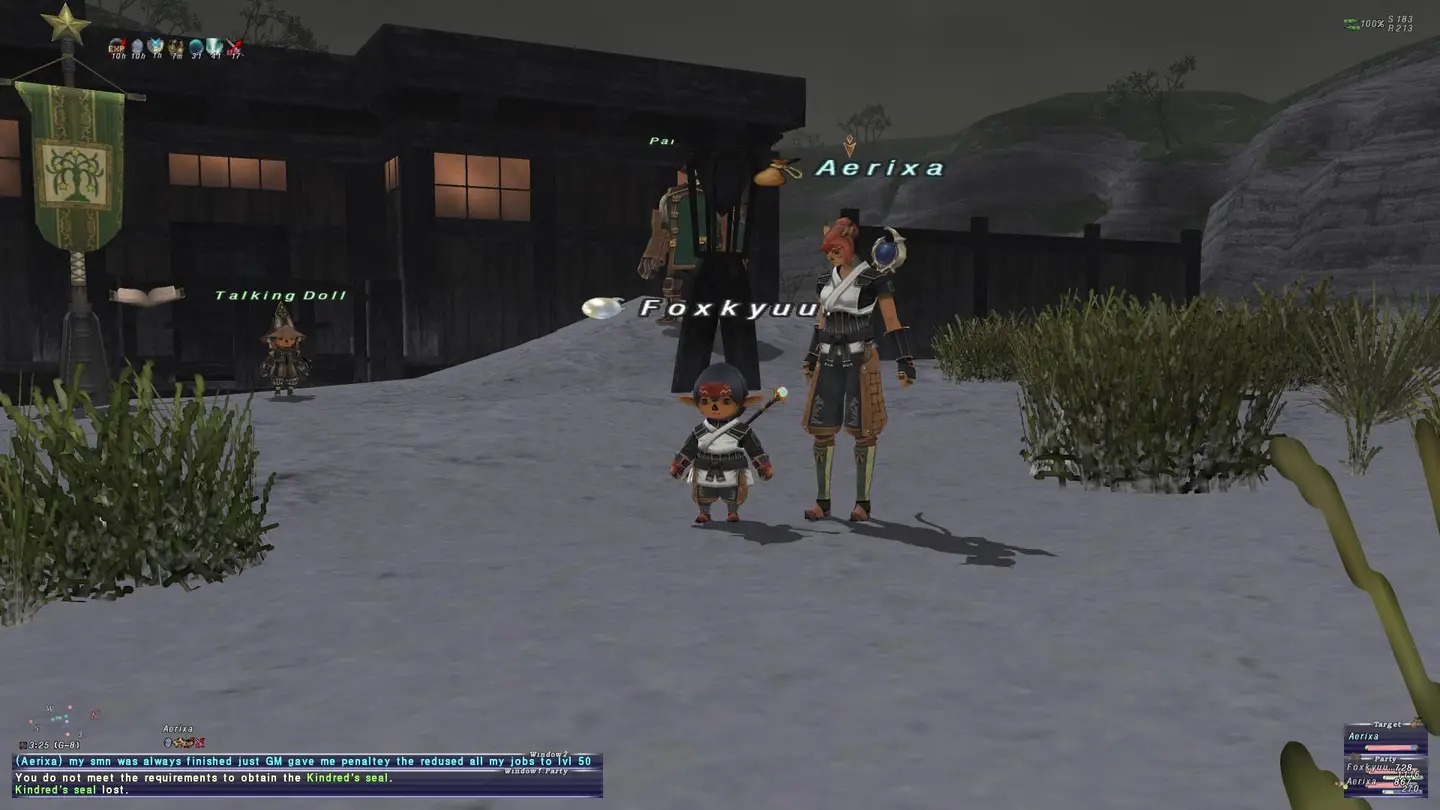Target Foxkyuu via the name label
This screenshot has width=1440, height=810.
click(x=729, y=308)
